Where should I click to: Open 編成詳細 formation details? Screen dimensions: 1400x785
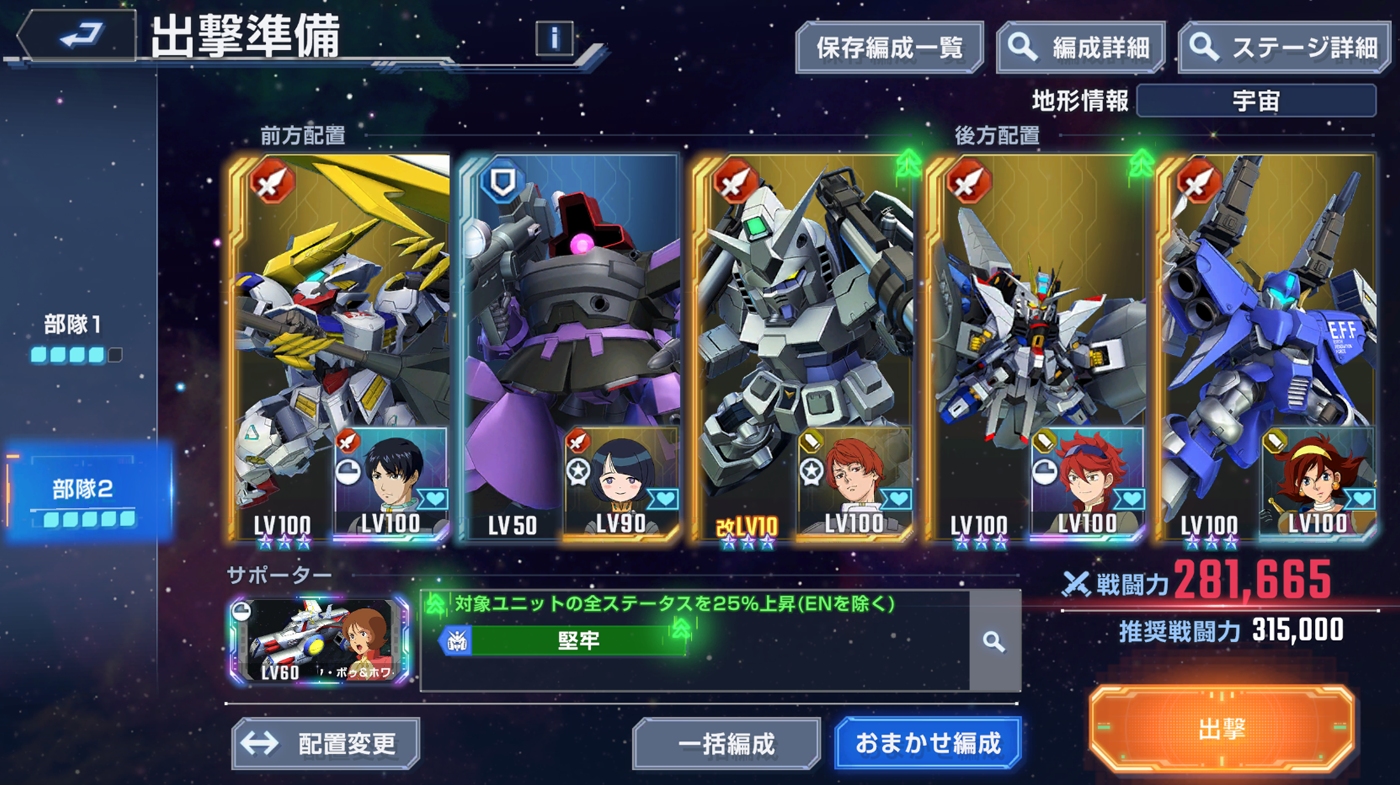[1081, 48]
